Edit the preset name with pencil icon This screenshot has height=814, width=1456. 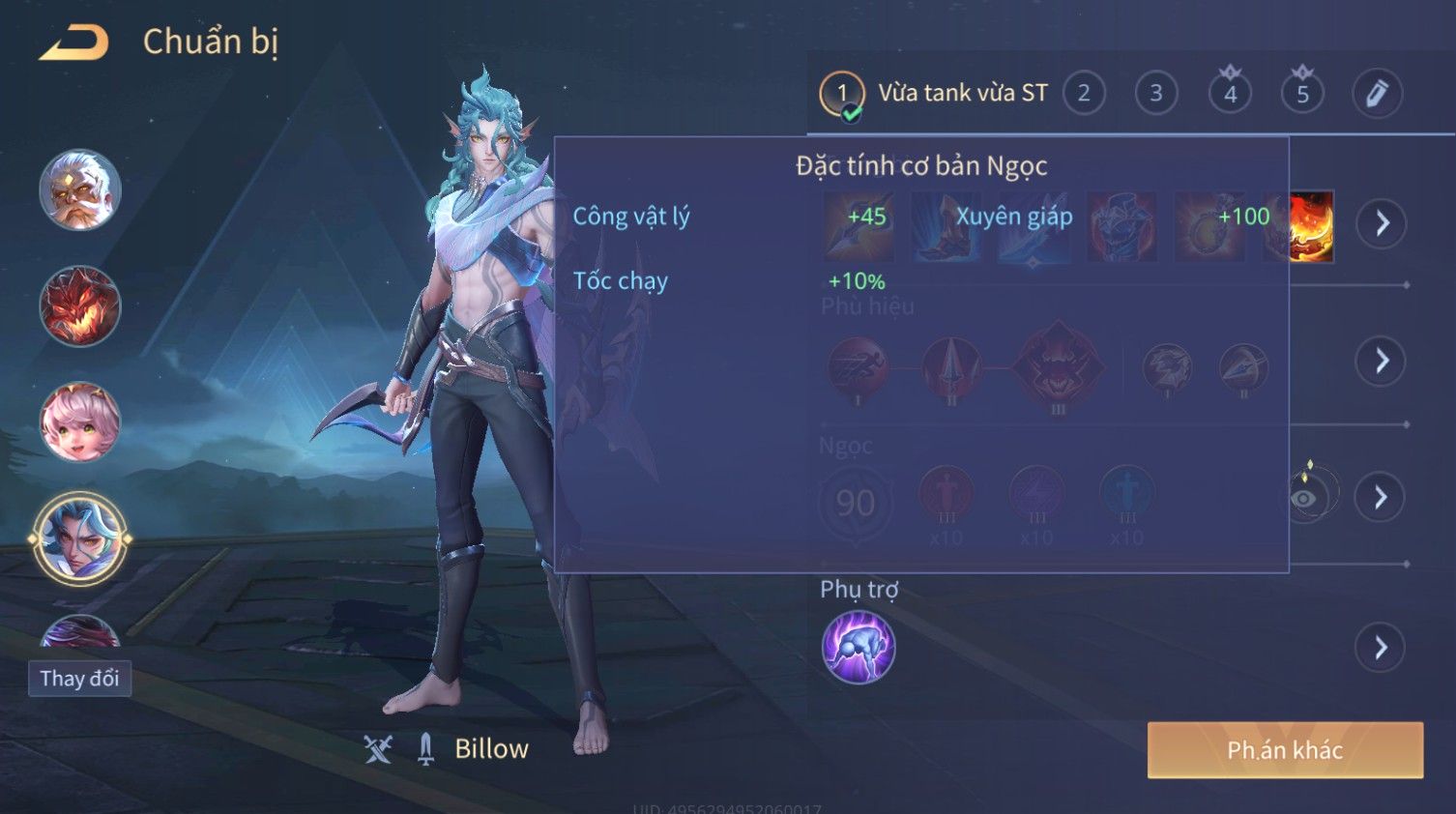pos(1377,94)
